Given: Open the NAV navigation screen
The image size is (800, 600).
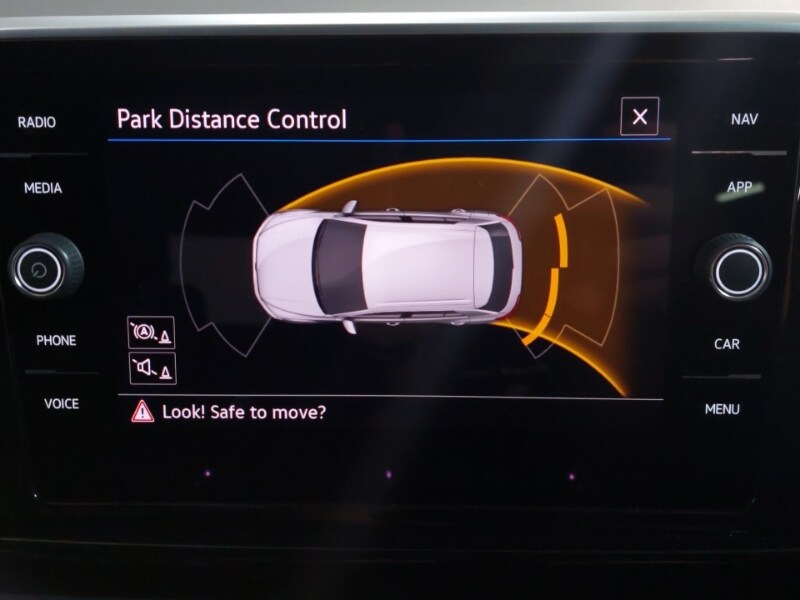Looking at the screenshot, I should [x=744, y=119].
